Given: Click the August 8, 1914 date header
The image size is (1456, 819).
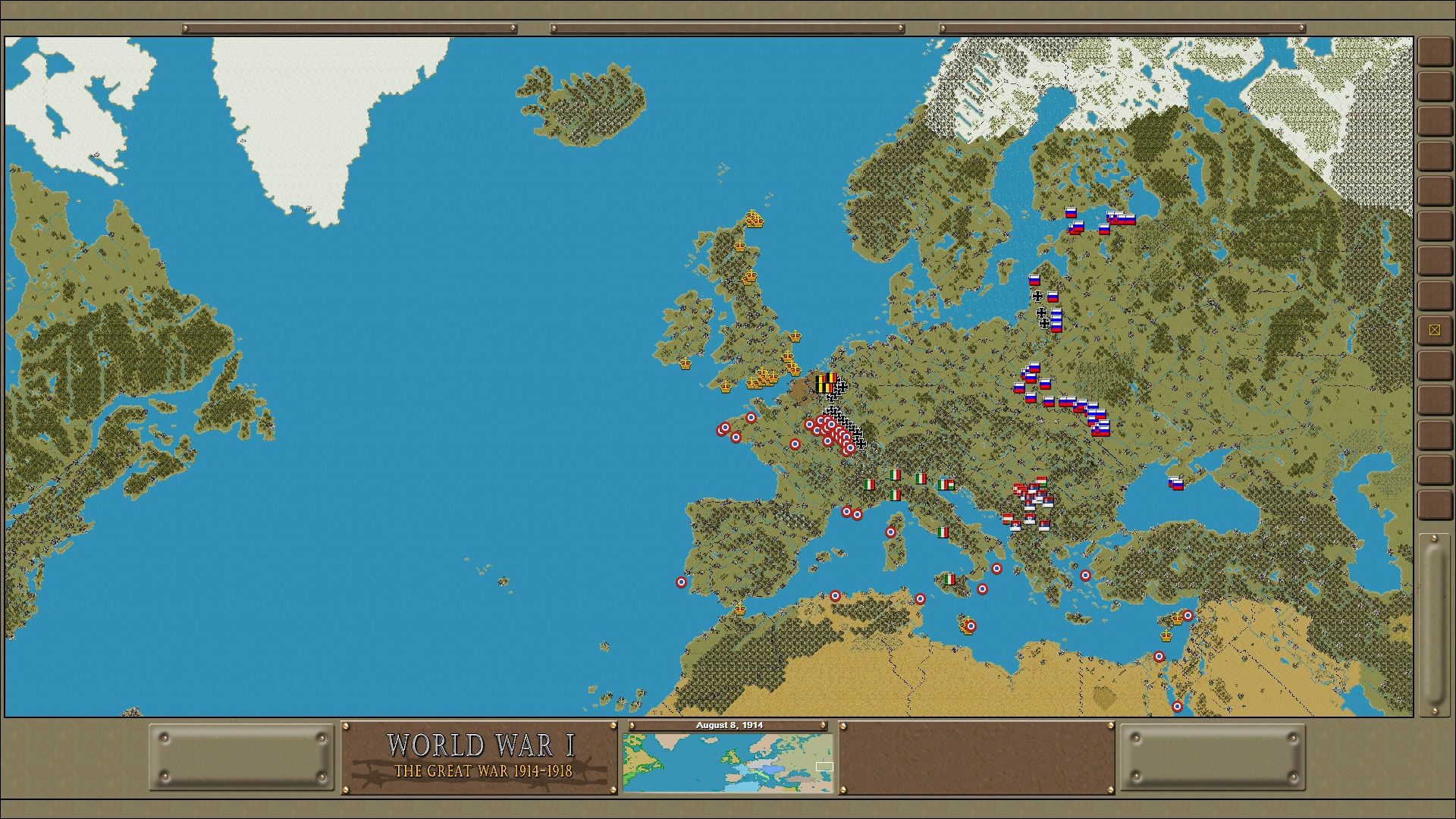Looking at the screenshot, I should click(x=730, y=725).
